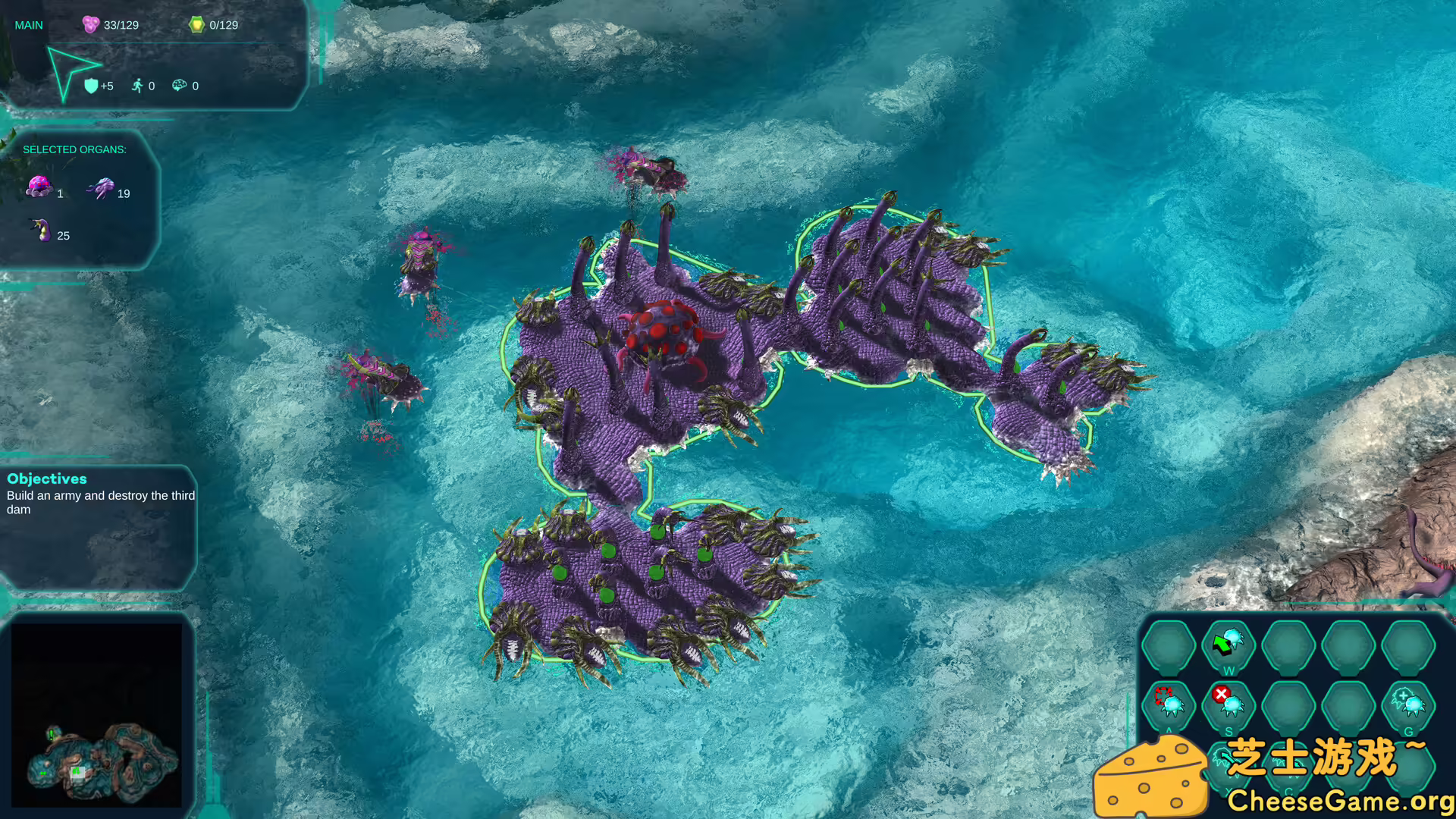Toggle the tentacle organ showing count 25
The image size is (1456, 819).
tap(39, 231)
